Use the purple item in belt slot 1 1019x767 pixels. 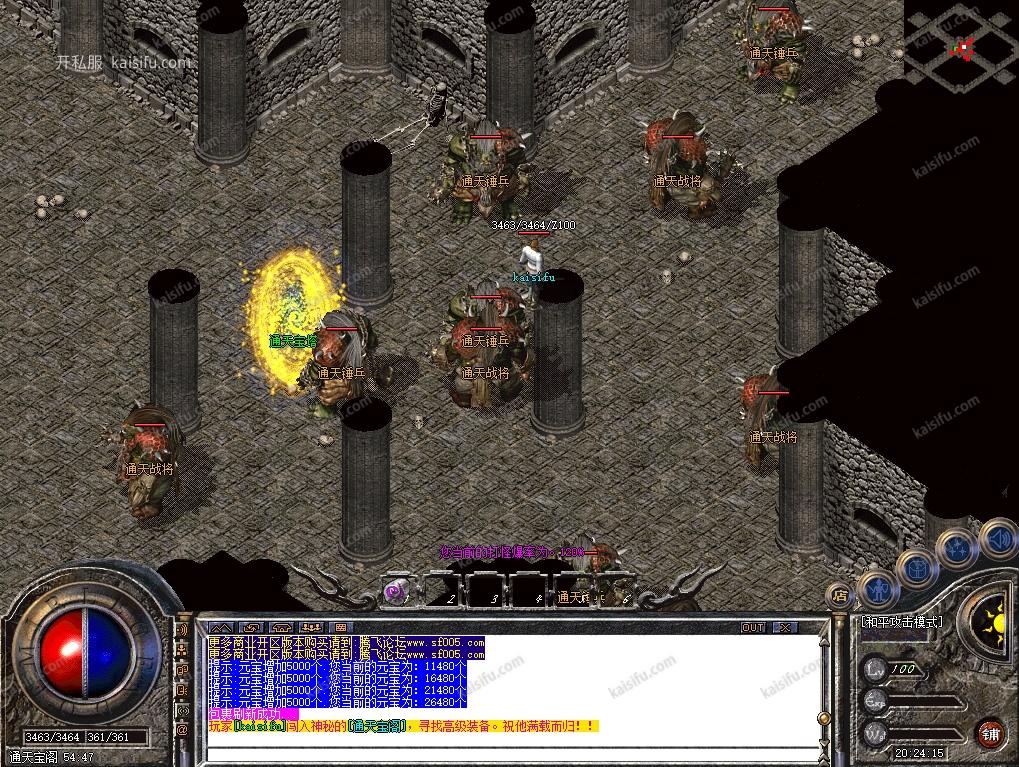tap(397, 590)
